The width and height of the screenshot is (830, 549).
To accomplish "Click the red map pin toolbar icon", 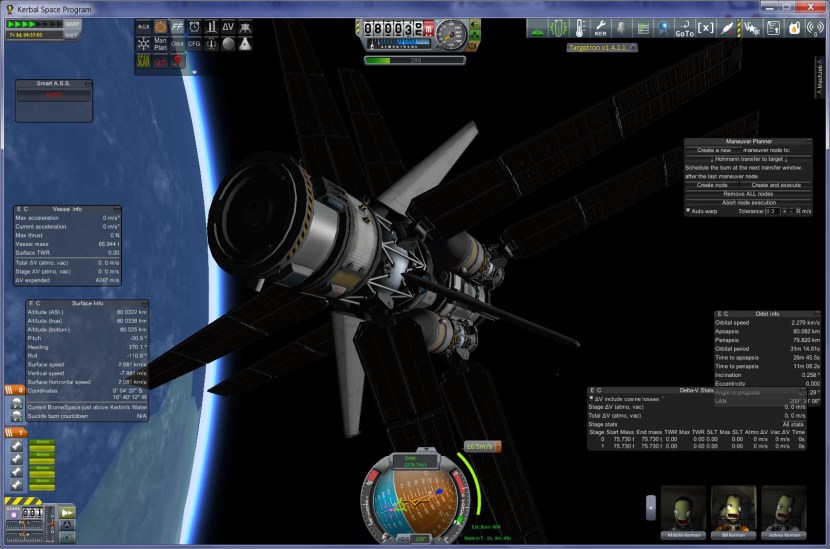I will [178, 62].
